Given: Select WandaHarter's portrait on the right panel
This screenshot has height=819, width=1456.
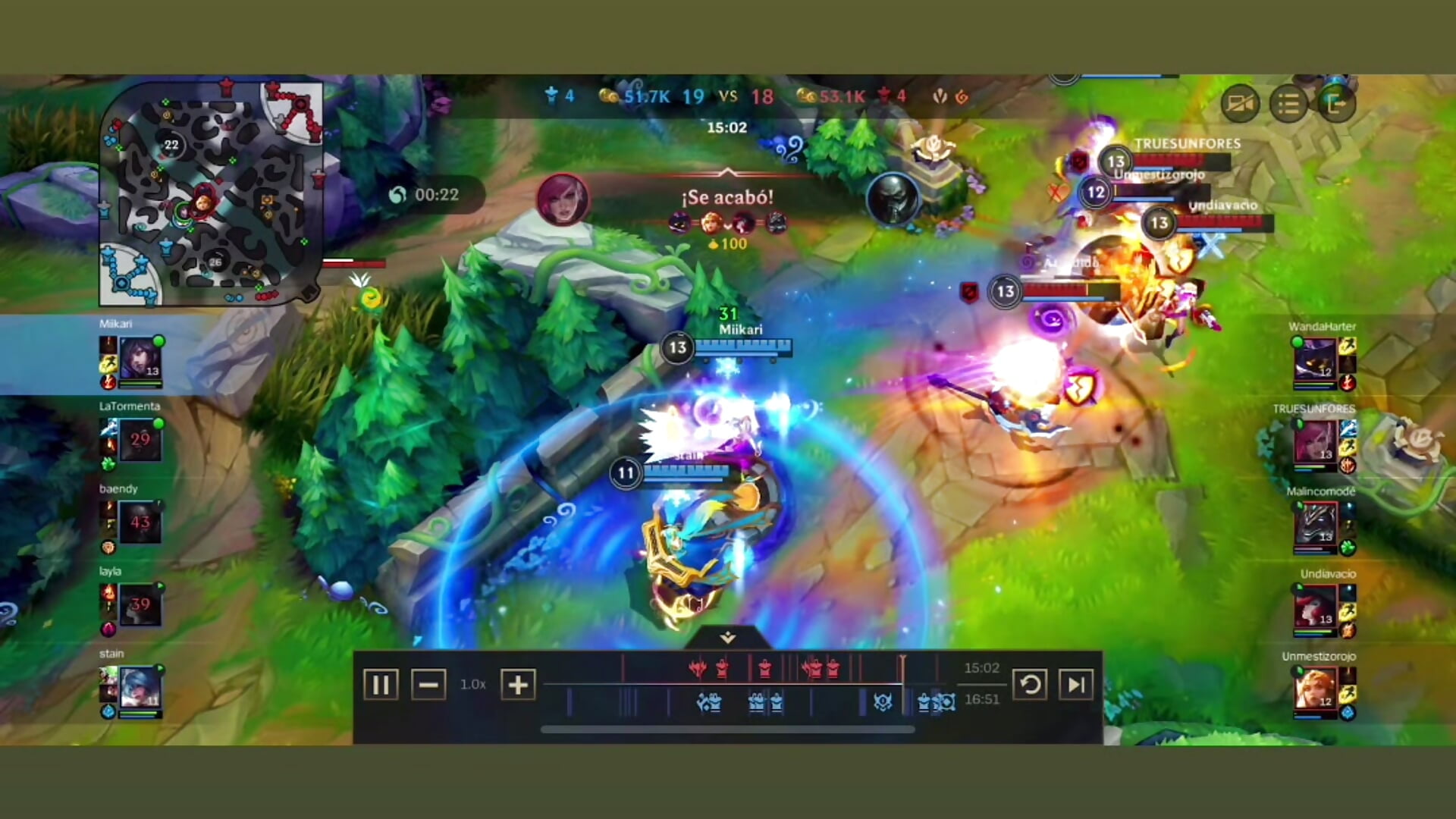Looking at the screenshot, I should 1316,358.
